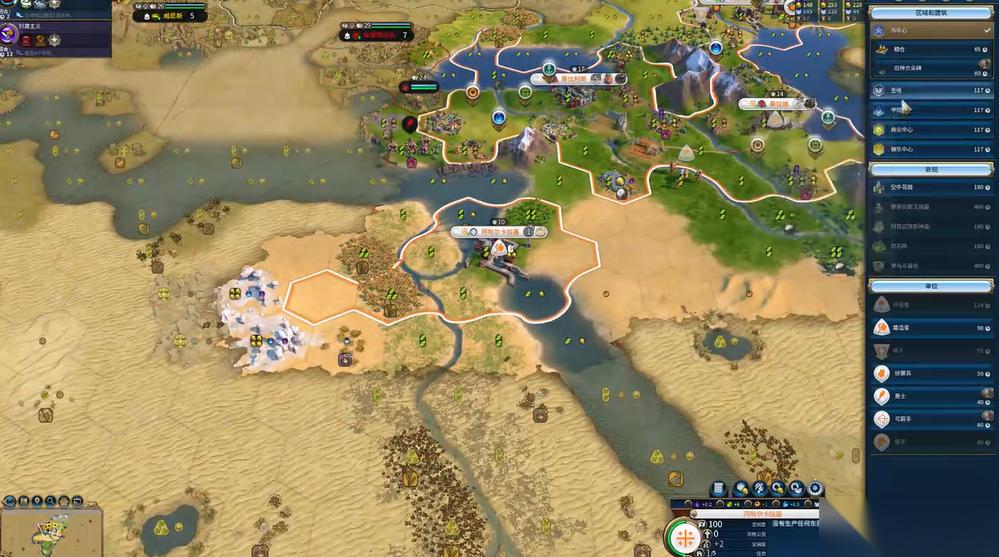999x557 pixels.
Task: Click the city's orange cross emblem portrait
Action: (x=684, y=537)
